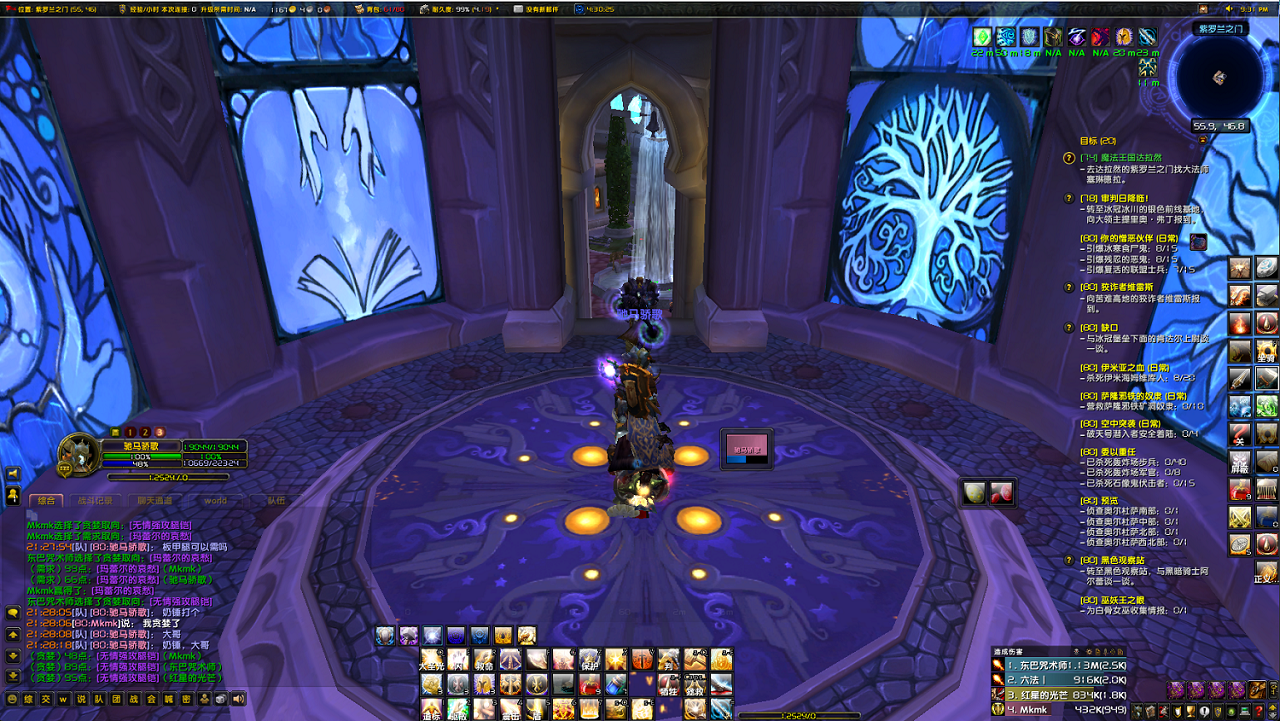Use the 拯救 ability icon

(x=696, y=685)
